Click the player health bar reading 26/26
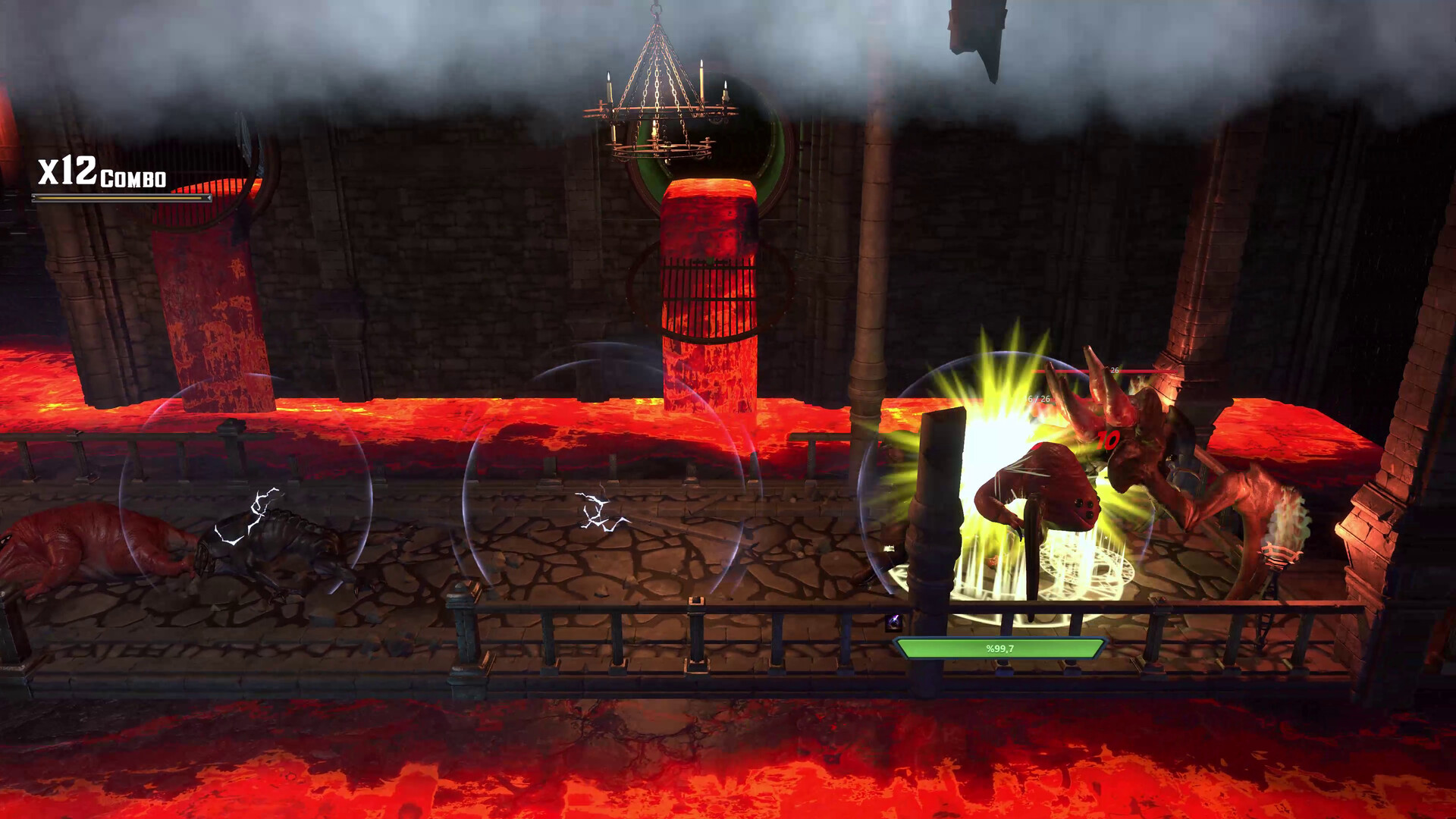Image resolution: width=1456 pixels, height=819 pixels. coord(1037,400)
